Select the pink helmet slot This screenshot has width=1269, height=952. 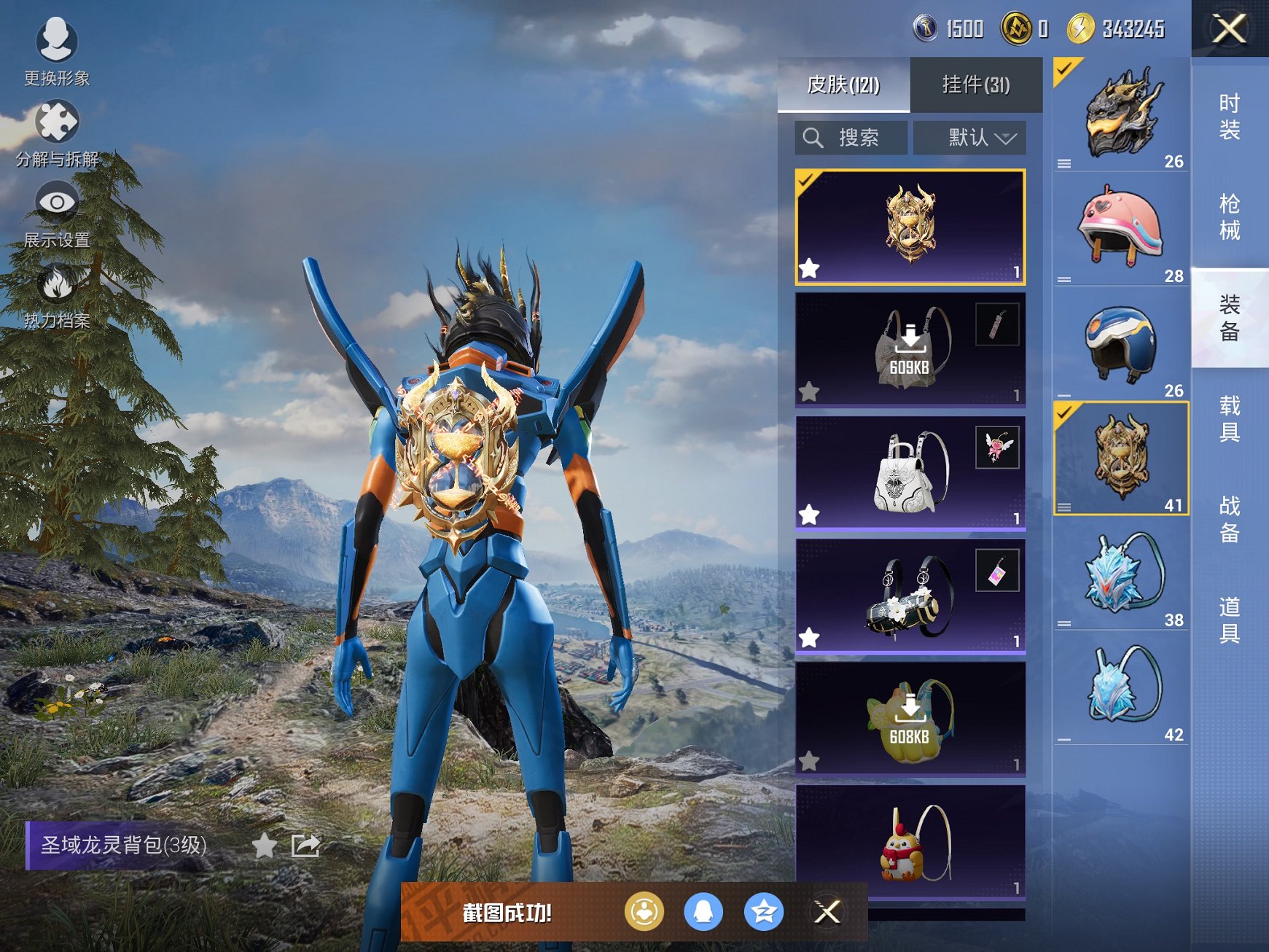[1120, 227]
